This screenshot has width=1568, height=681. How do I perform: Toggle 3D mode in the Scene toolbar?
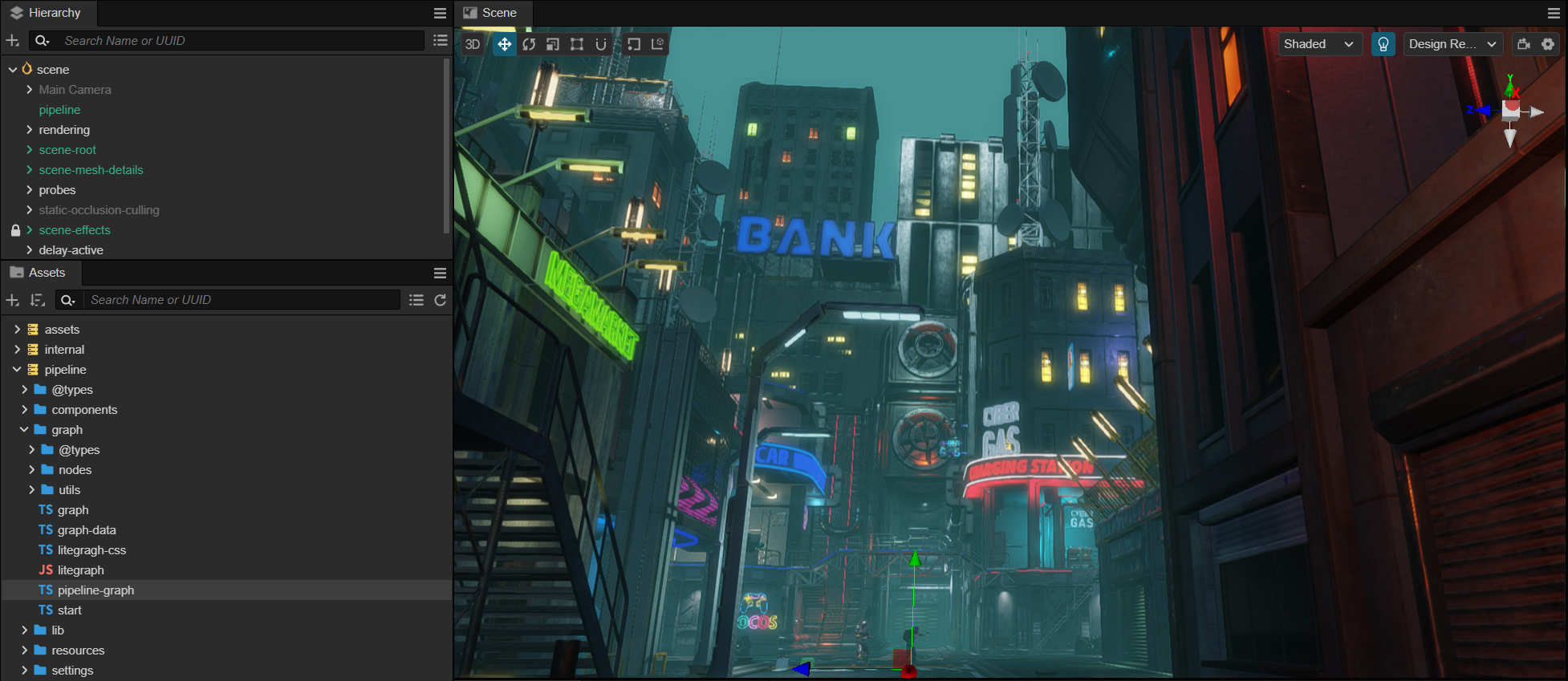pyautogui.click(x=473, y=44)
